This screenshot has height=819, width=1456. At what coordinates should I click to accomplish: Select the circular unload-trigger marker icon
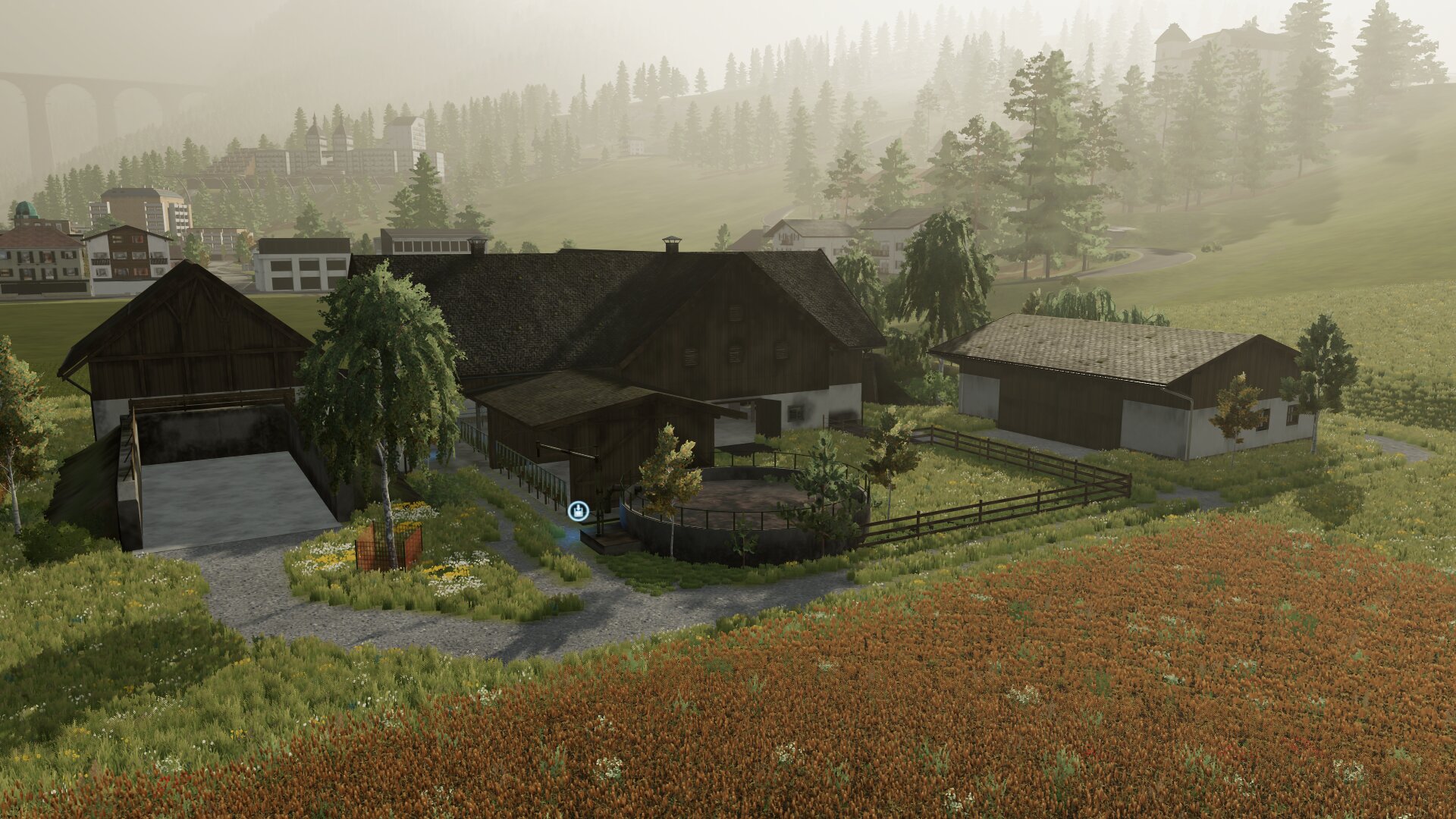579,510
